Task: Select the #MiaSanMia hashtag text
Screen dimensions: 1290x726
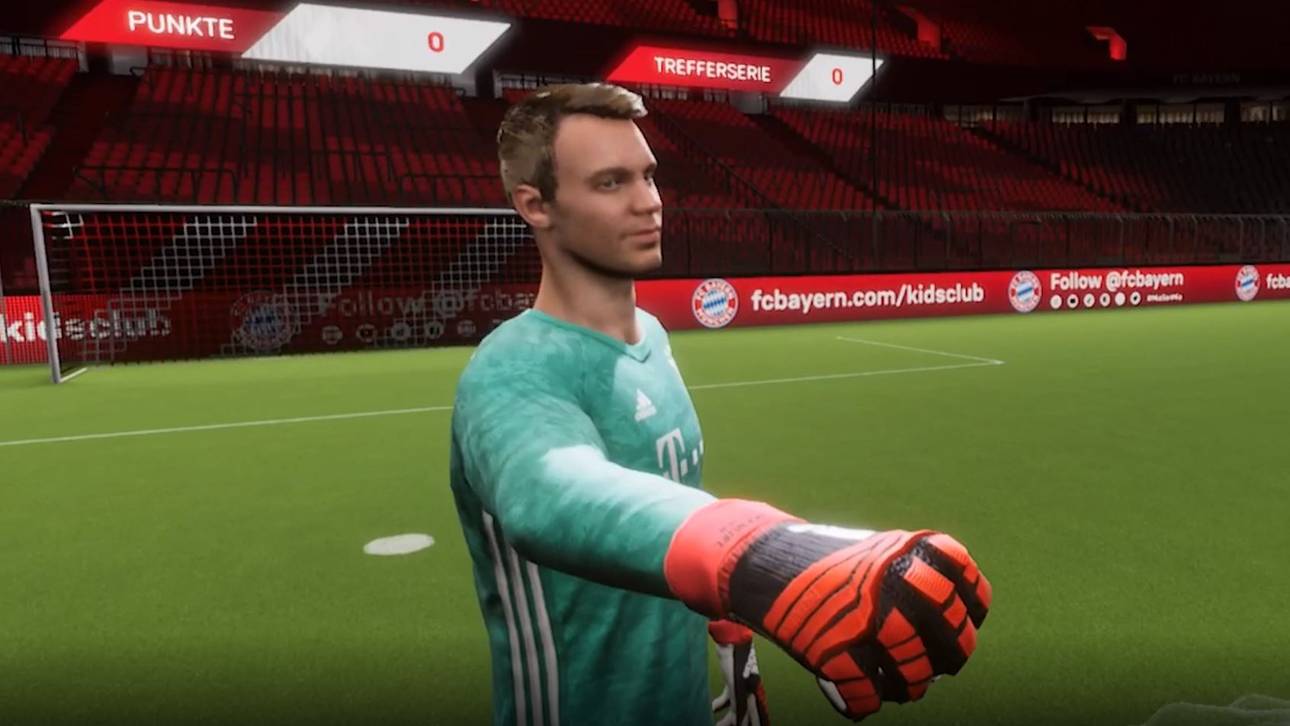Action: click(x=1165, y=299)
